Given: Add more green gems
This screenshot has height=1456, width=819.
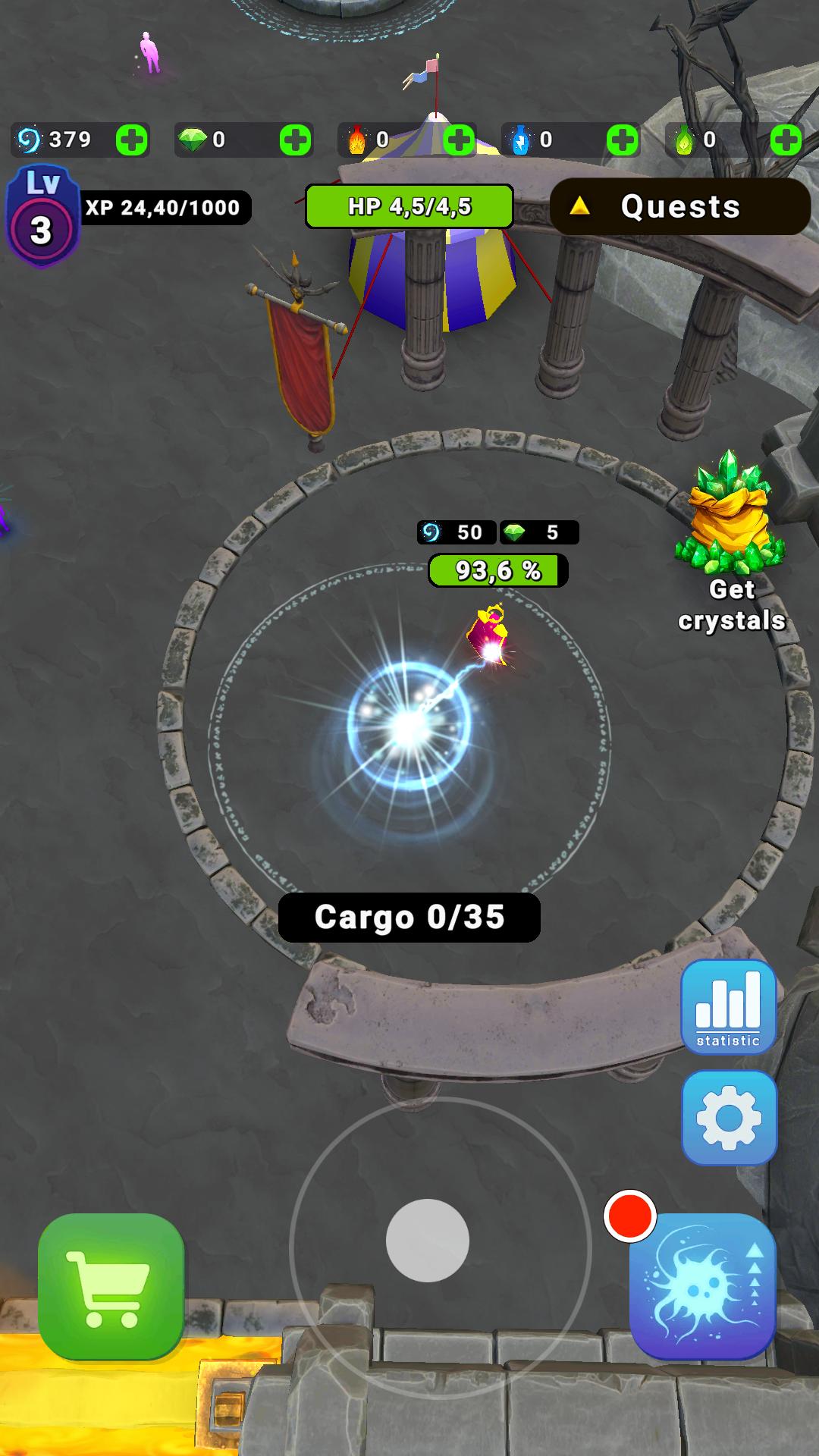Looking at the screenshot, I should (x=295, y=140).
